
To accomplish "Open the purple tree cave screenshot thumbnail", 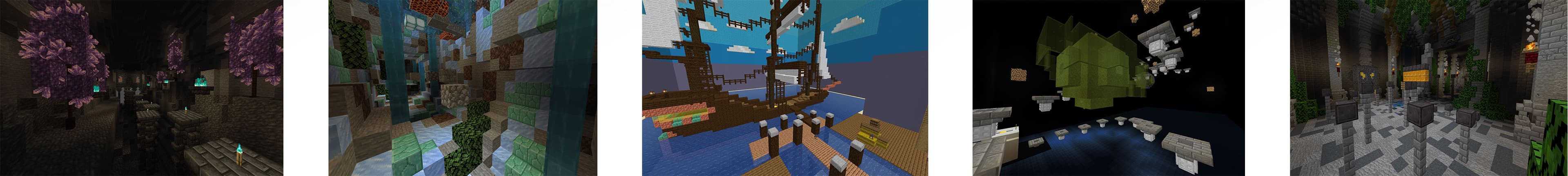I will pyautogui.click(x=141, y=88).
